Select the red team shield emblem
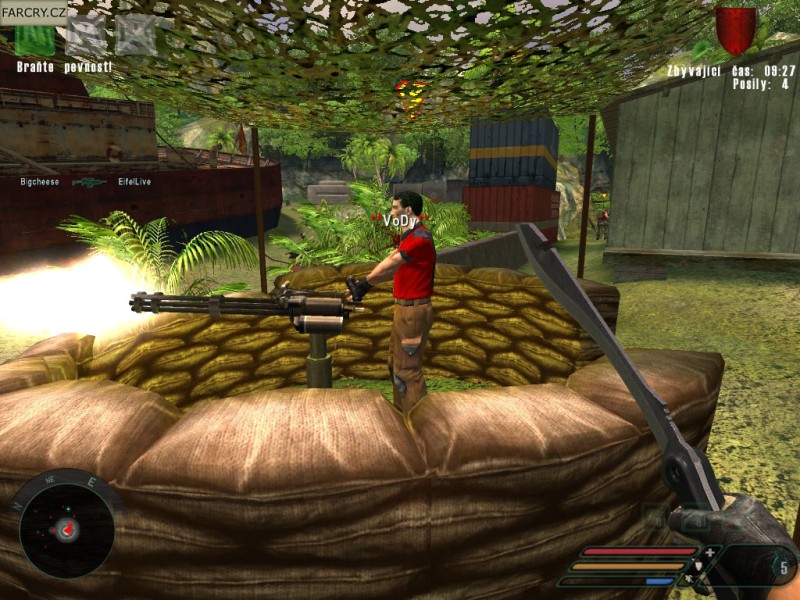This screenshot has height=600, width=800. point(736,30)
